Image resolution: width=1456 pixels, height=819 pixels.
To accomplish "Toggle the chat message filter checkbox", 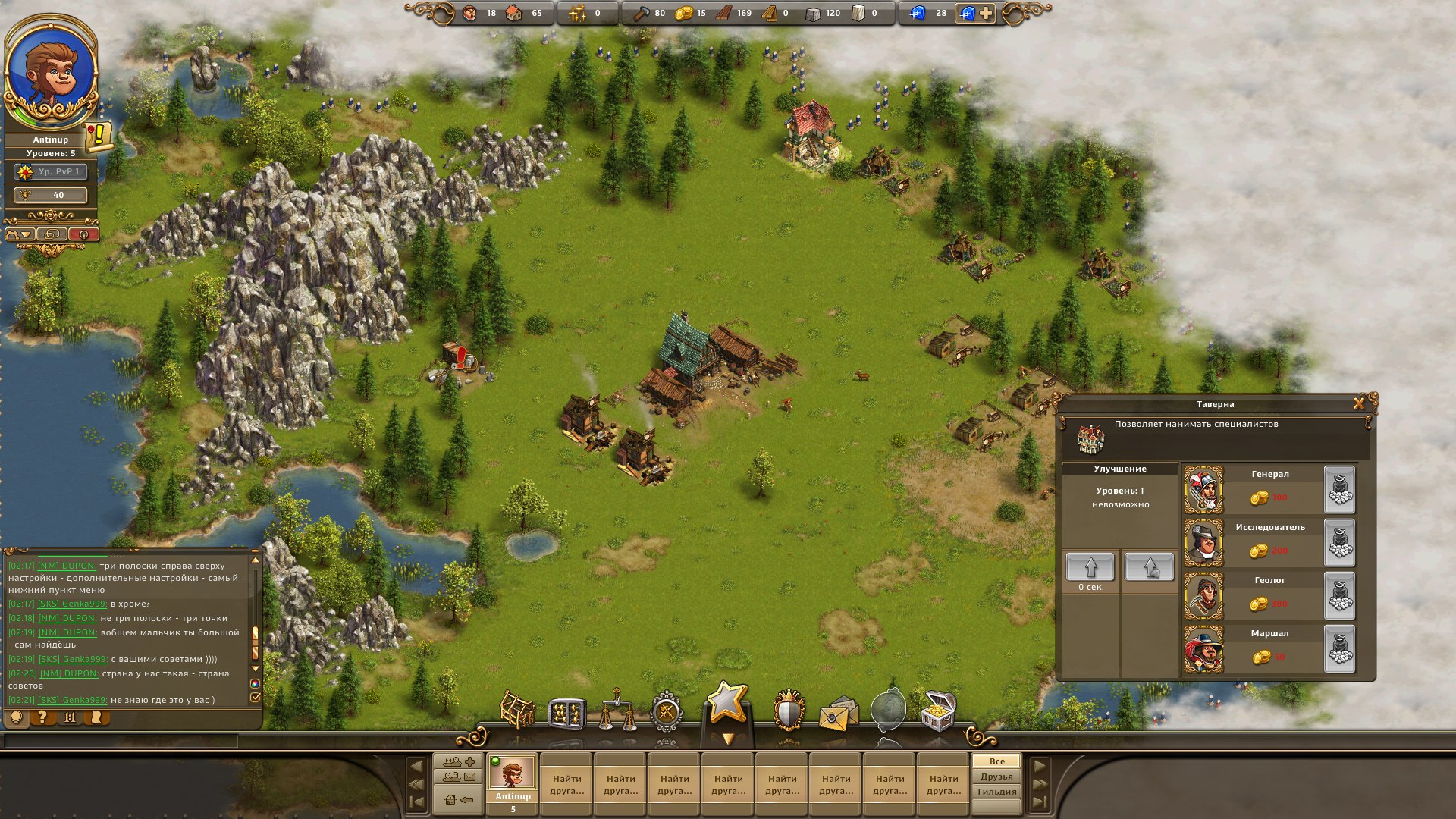I will click(x=256, y=697).
